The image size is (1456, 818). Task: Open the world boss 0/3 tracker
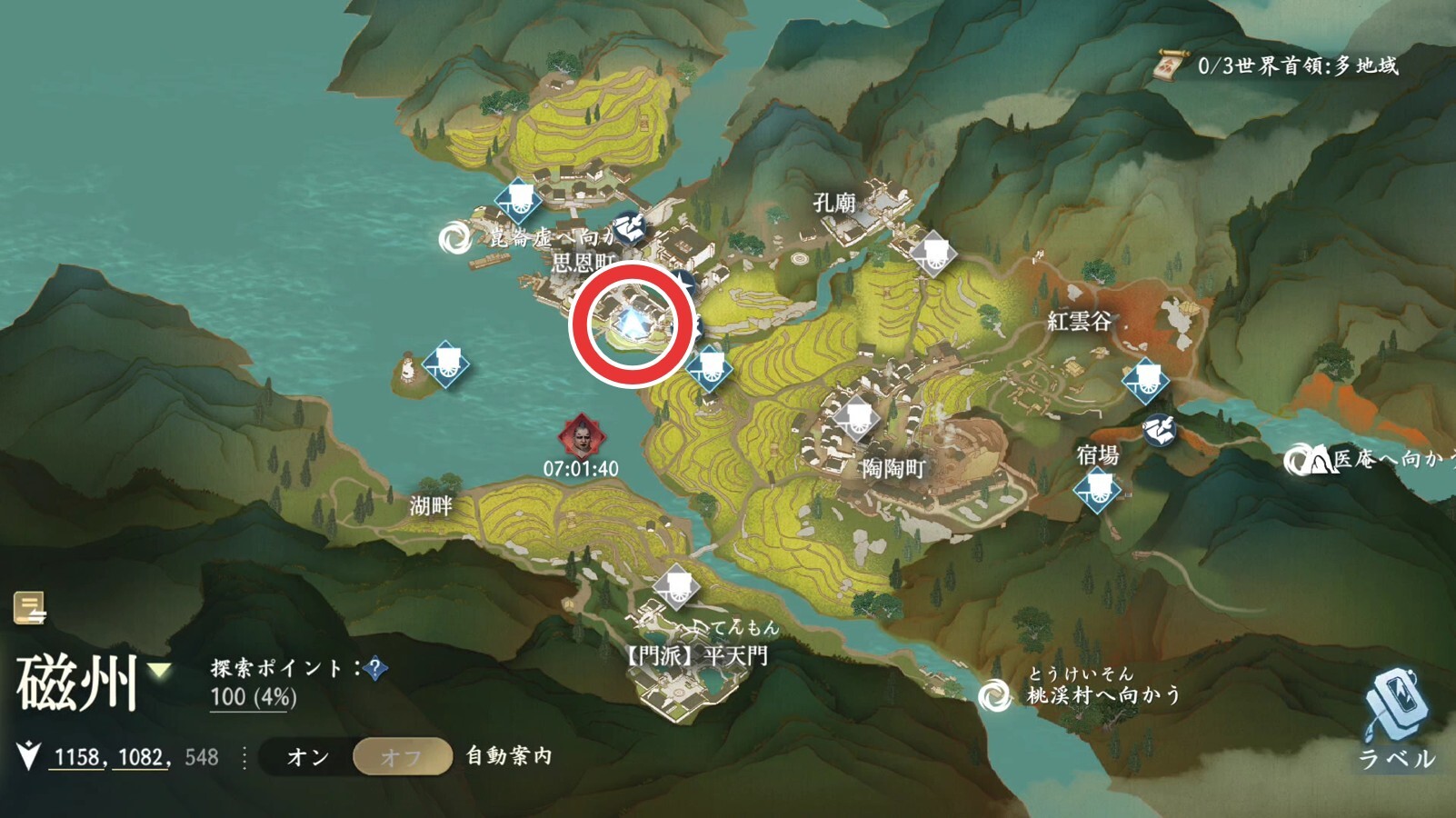pos(1277,65)
